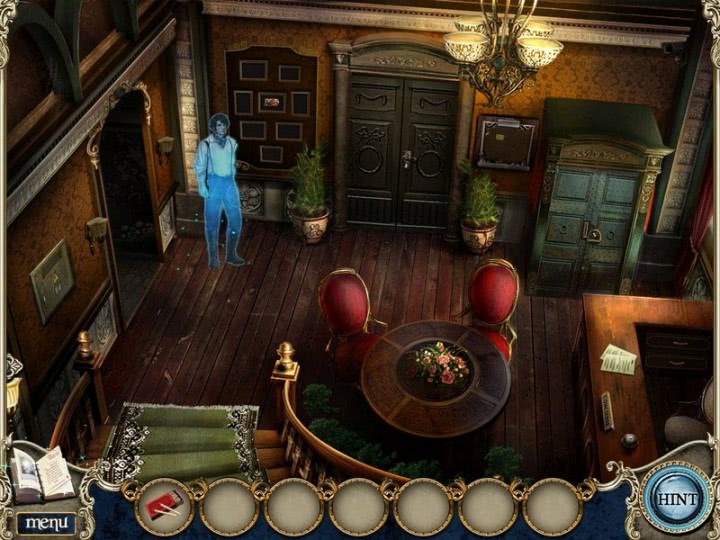
Task: Open the menu button
Action: click(43, 522)
